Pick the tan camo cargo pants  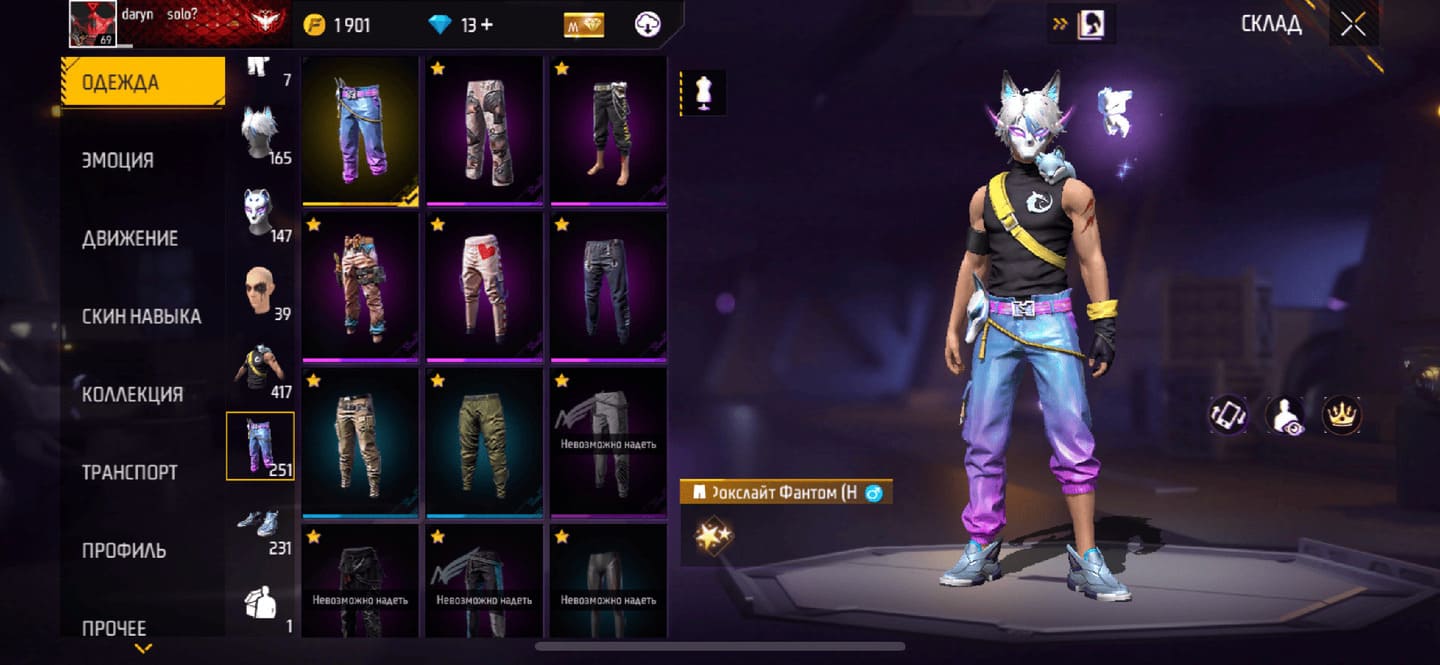[x=361, y=442]
